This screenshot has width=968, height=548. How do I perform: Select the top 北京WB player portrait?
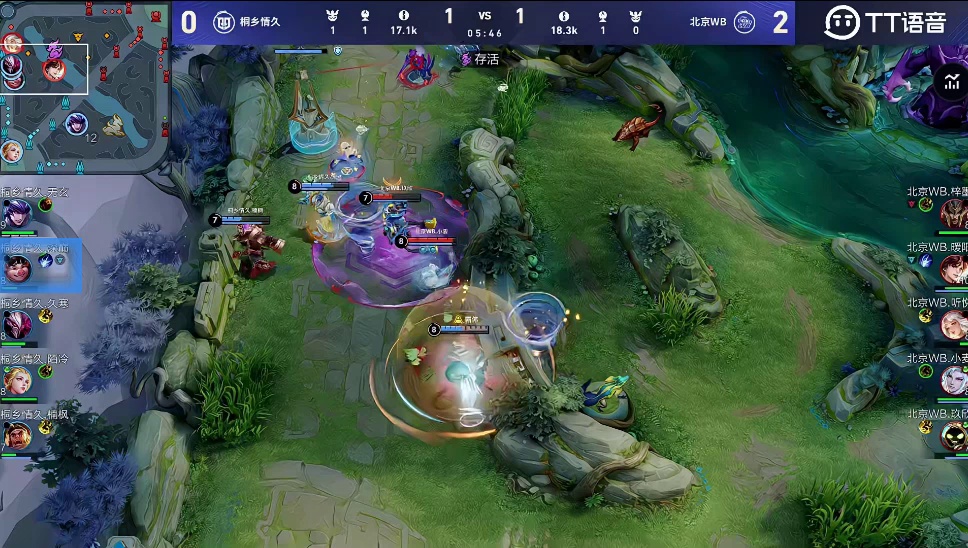[952, 213]
